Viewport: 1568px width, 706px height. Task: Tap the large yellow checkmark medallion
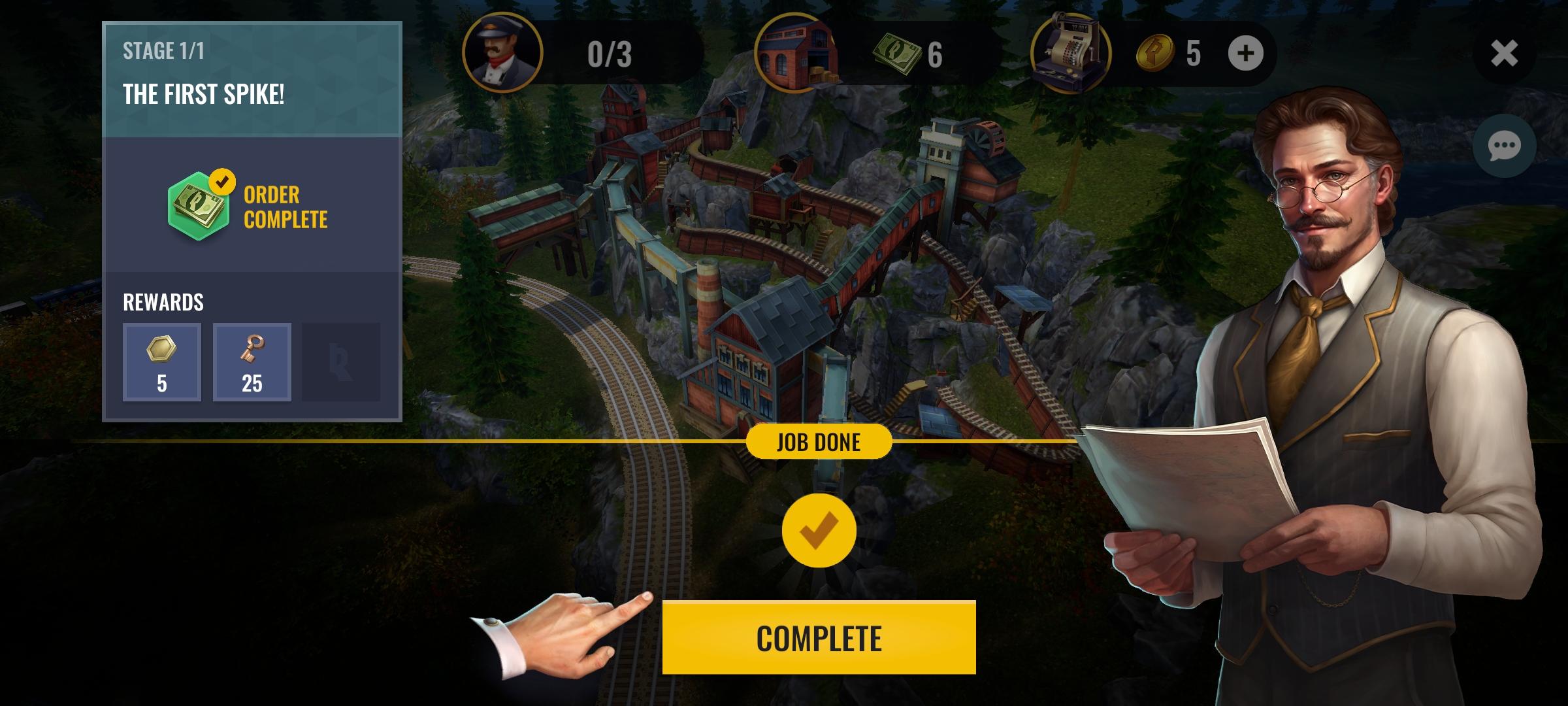[819, 531]
